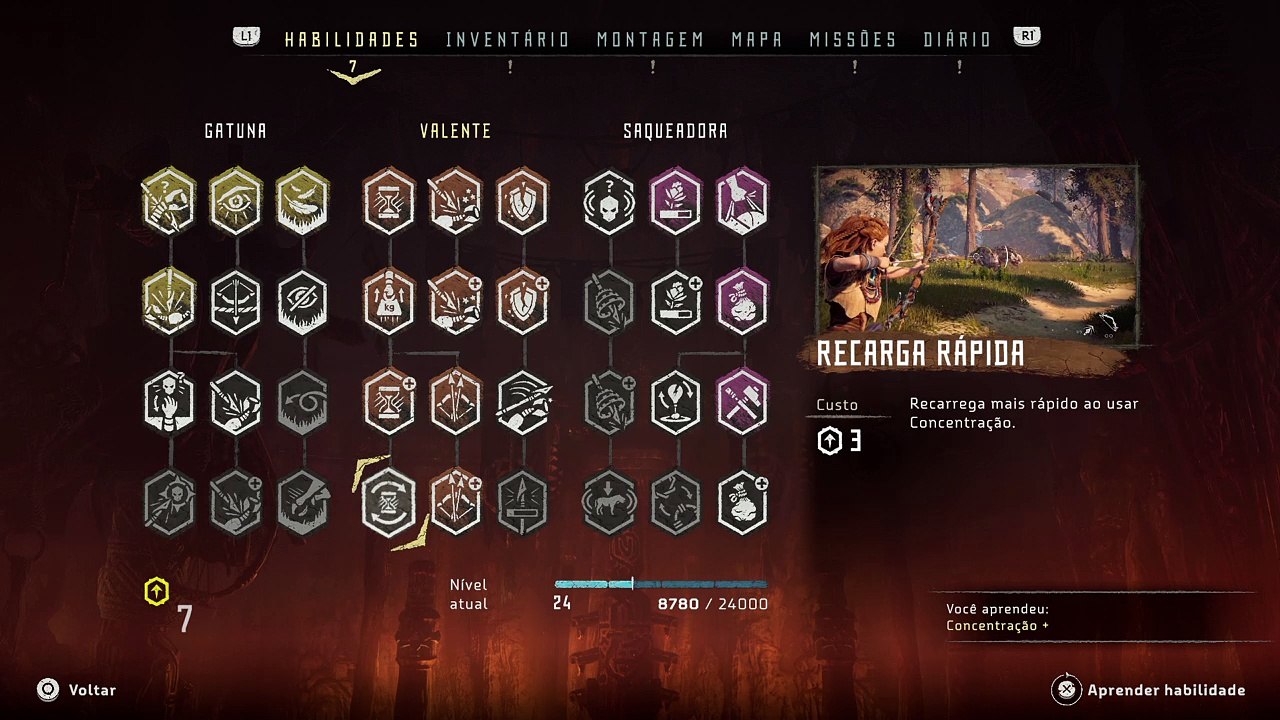Show the Missões tab
Screen dimensions: 1280x720
(x=853, y=40)
